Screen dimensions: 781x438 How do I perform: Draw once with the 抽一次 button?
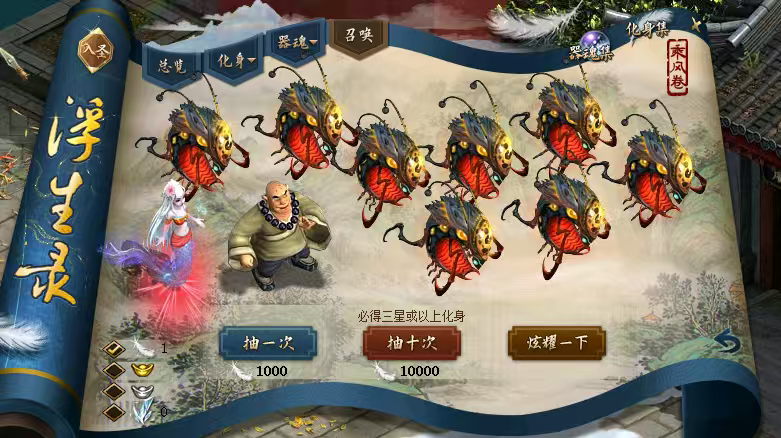[267, 342]
